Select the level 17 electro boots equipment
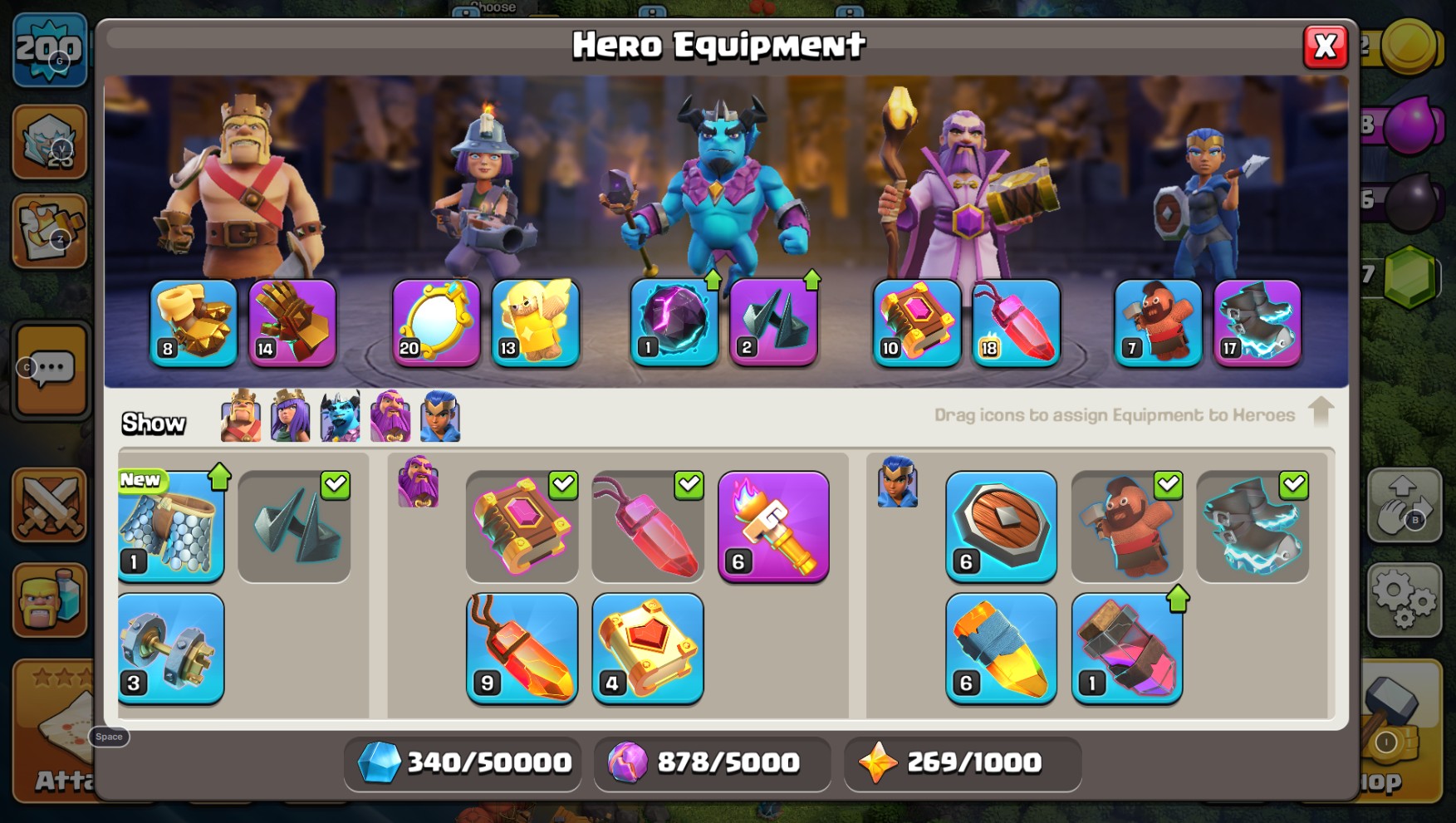This screenshot has height=823, width=1456. pyautogui.click(x=1257, y=322)
